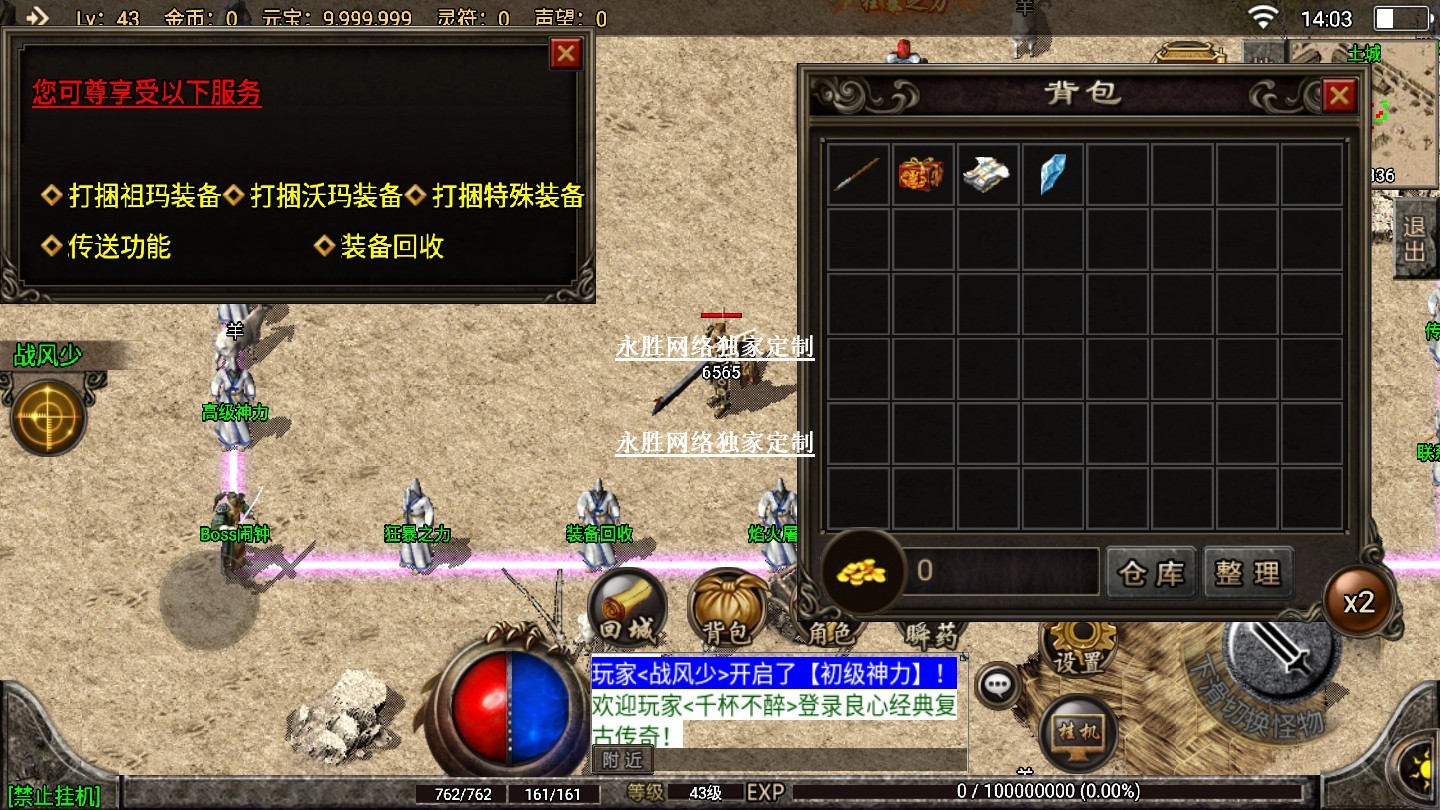Toggle the 背包 bag icon on the HUD
The width and height of the screenshot is (1440, 810).
(727, 607)
